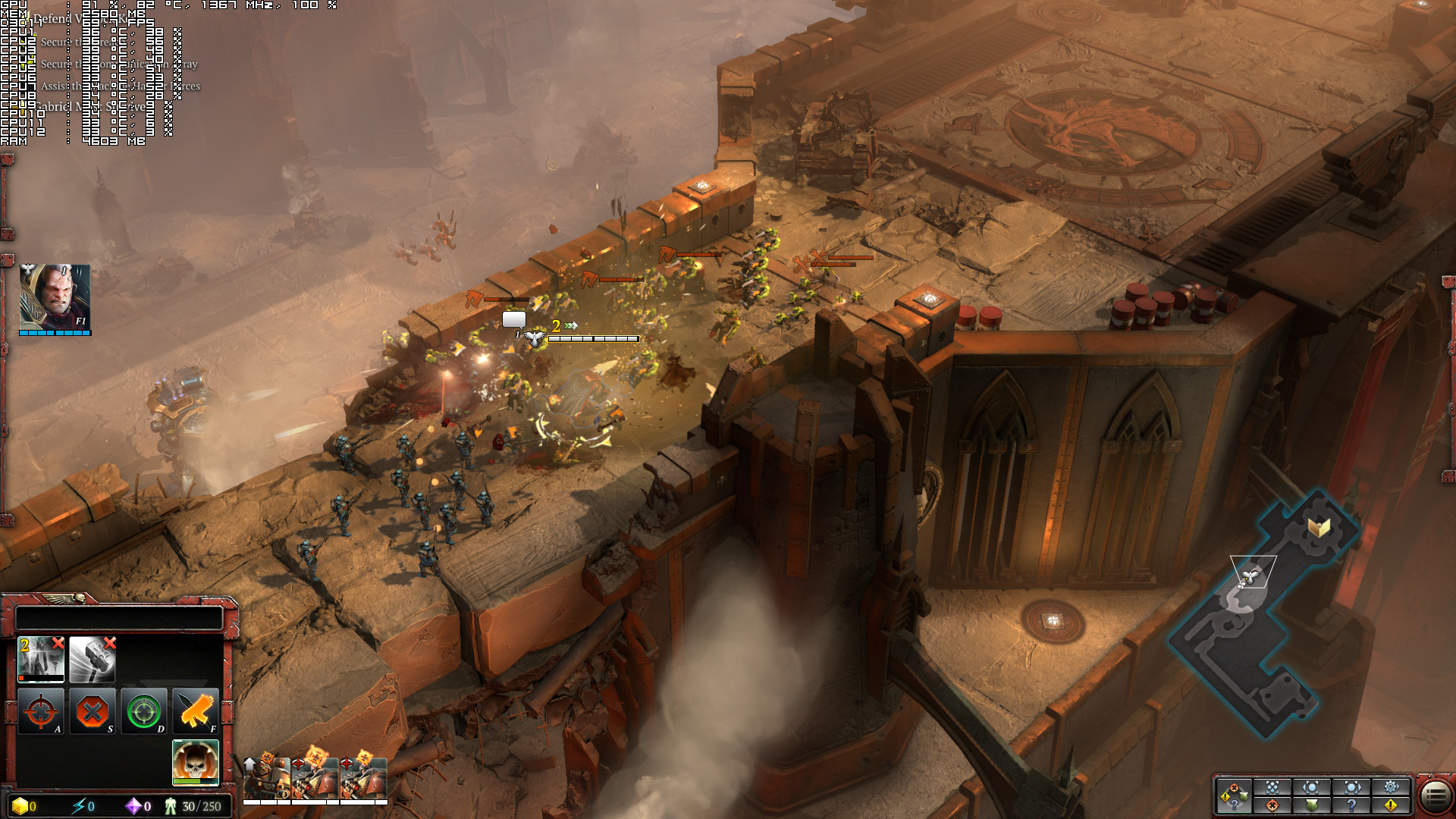Viewport: 1456px width, 819px height.
Task: Send an orange crosshair attack ping
Action: [x=1272, y=805]
